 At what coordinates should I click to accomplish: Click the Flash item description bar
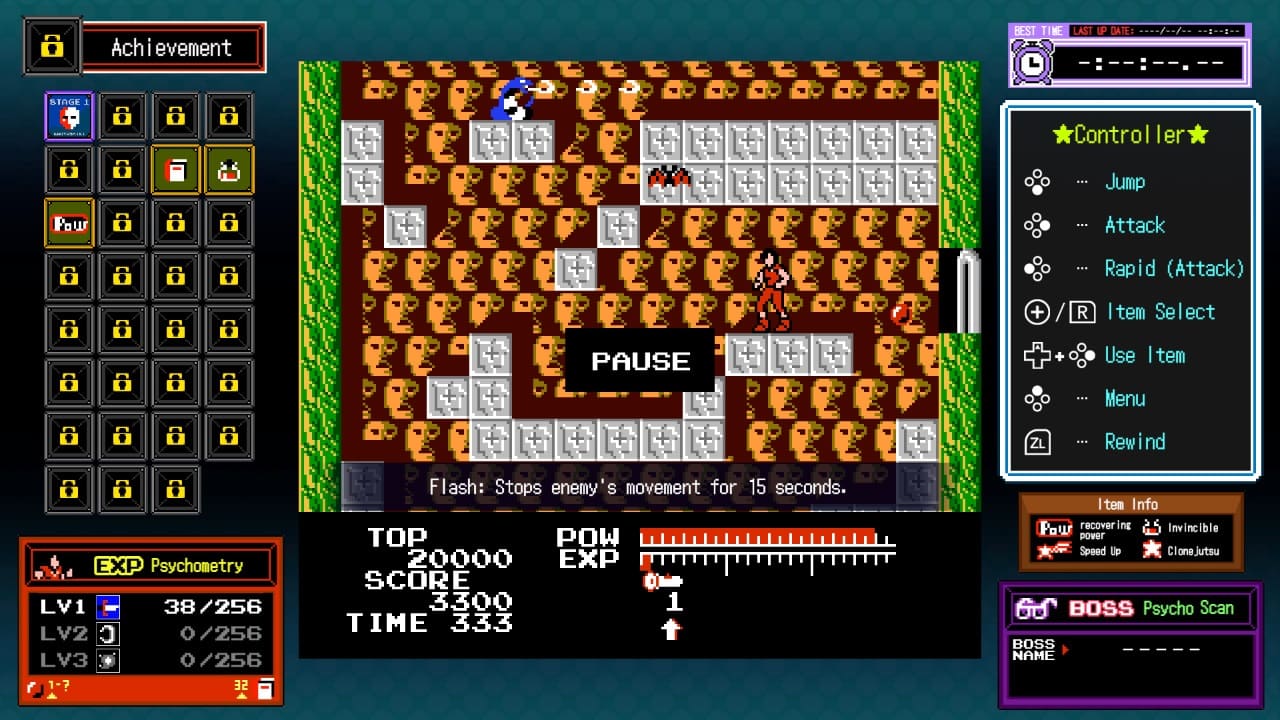pos(639,487)
